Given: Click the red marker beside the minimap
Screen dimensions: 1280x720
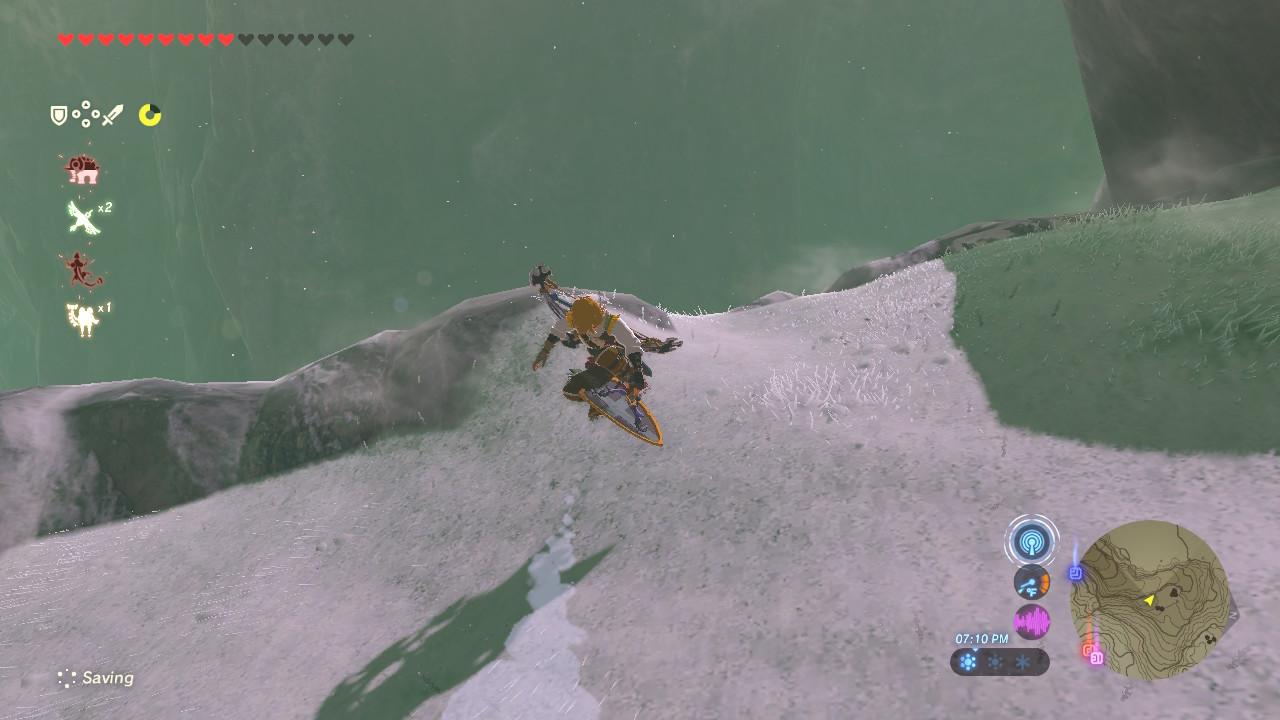Looking at the screenshot, I should coord(1087,650).
